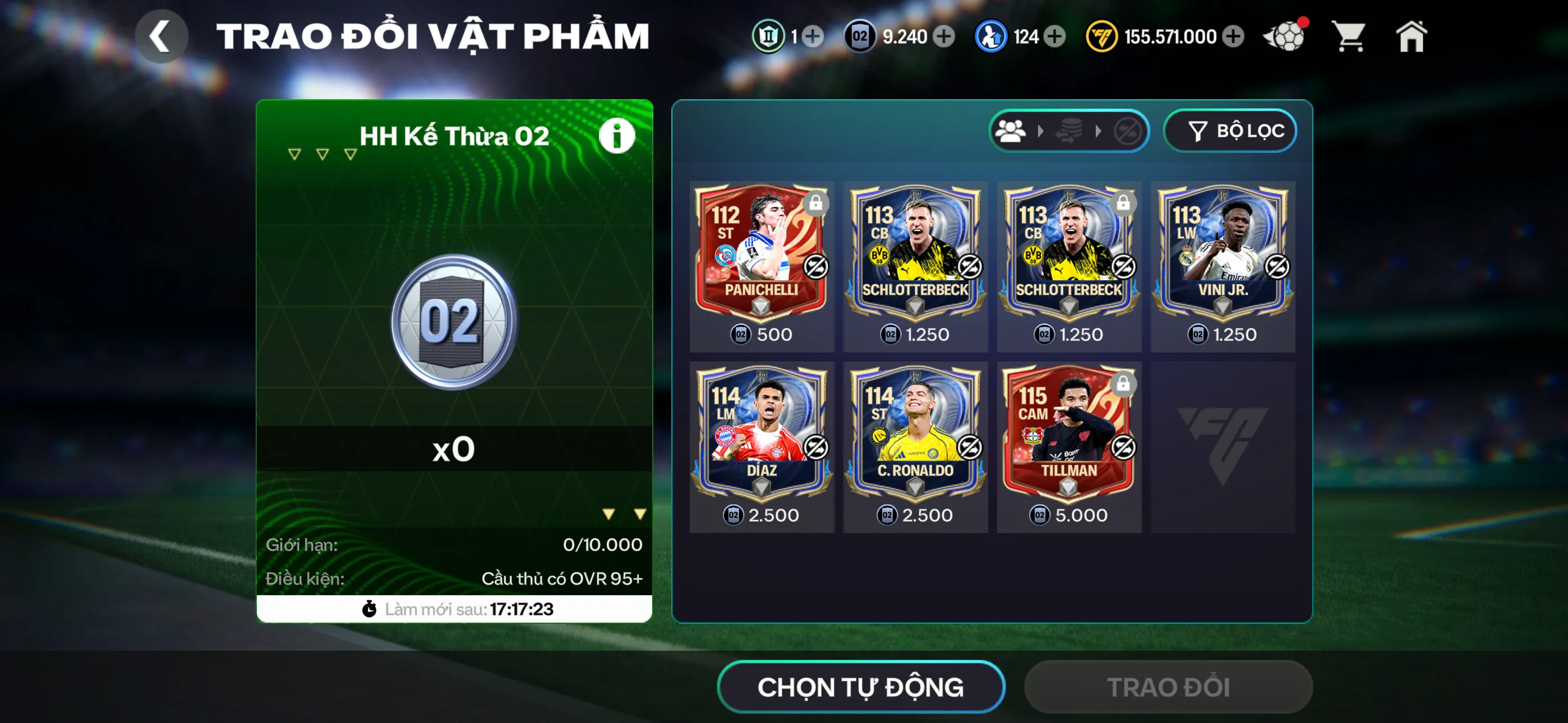
Task: Open the football news icon with notification badge
Action: pyautogui.click(x=1286, y=36)
